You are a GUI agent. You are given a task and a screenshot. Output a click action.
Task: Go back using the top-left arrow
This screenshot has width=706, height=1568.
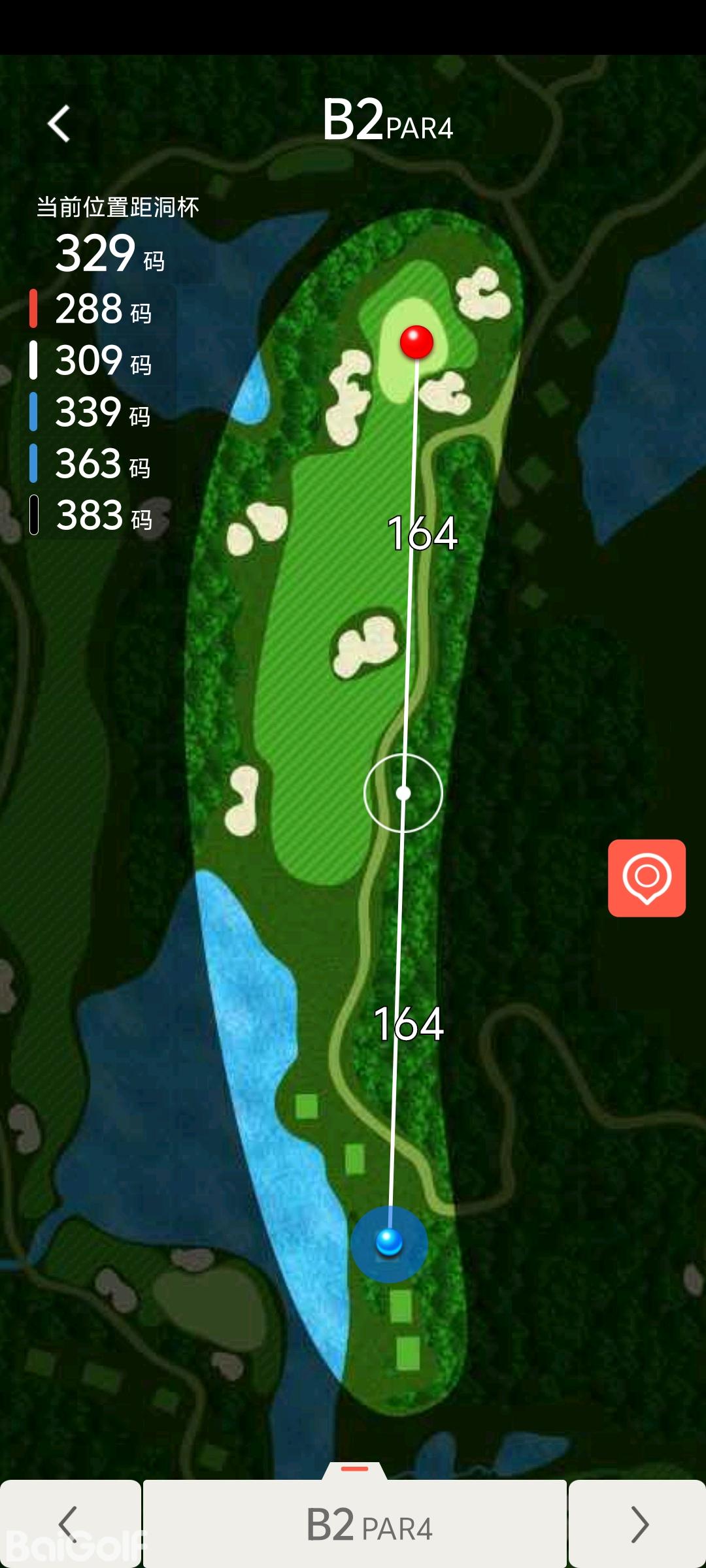[59, 123]
